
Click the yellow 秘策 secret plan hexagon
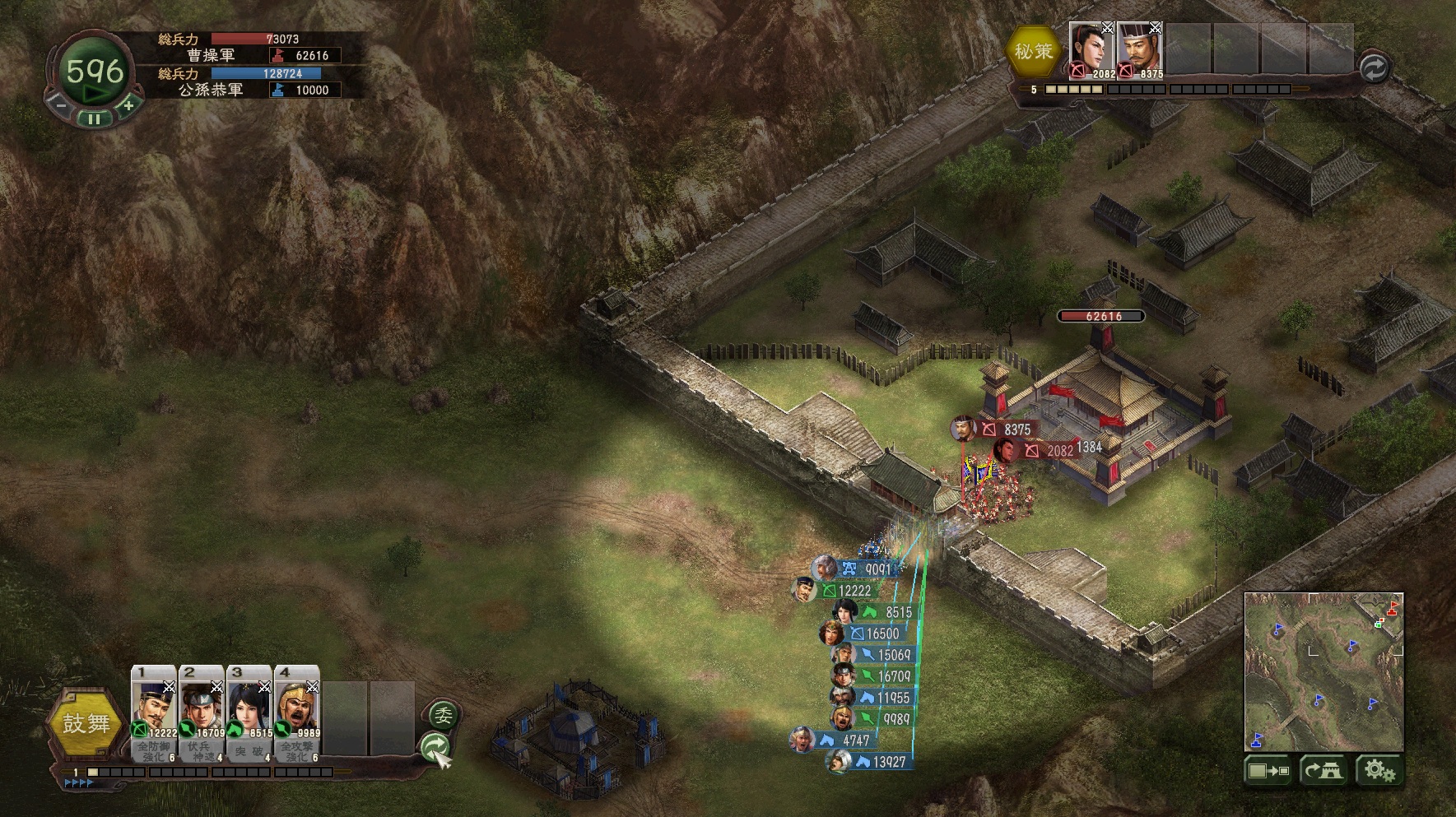[1034, 51]
